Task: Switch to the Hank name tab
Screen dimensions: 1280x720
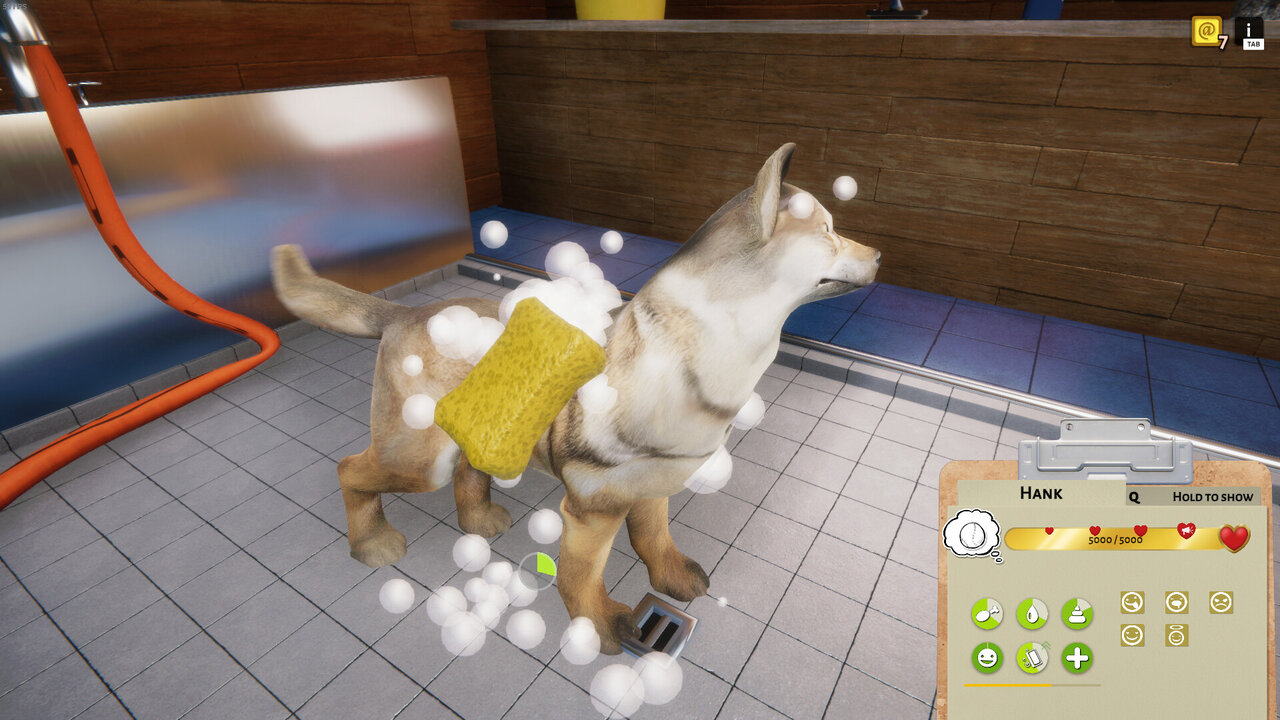Action: point(1041,492)
